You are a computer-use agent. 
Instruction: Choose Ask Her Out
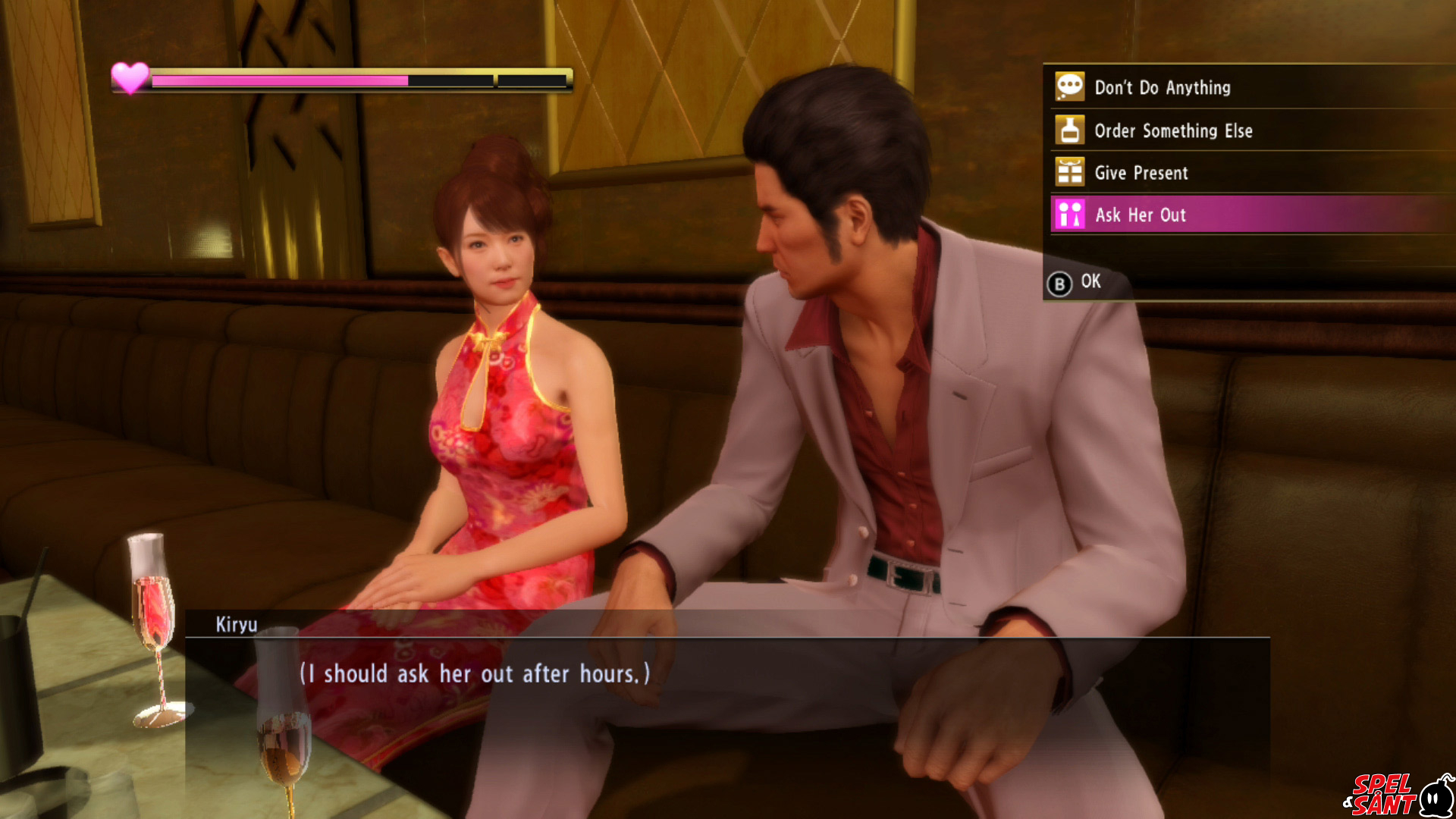tap(1140, 215)
